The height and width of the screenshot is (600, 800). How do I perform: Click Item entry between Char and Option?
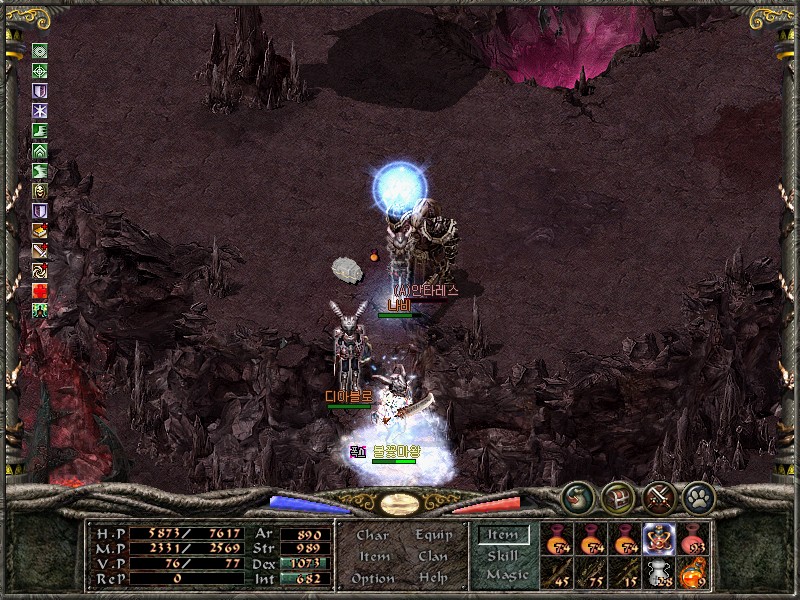tap(373, 556)
